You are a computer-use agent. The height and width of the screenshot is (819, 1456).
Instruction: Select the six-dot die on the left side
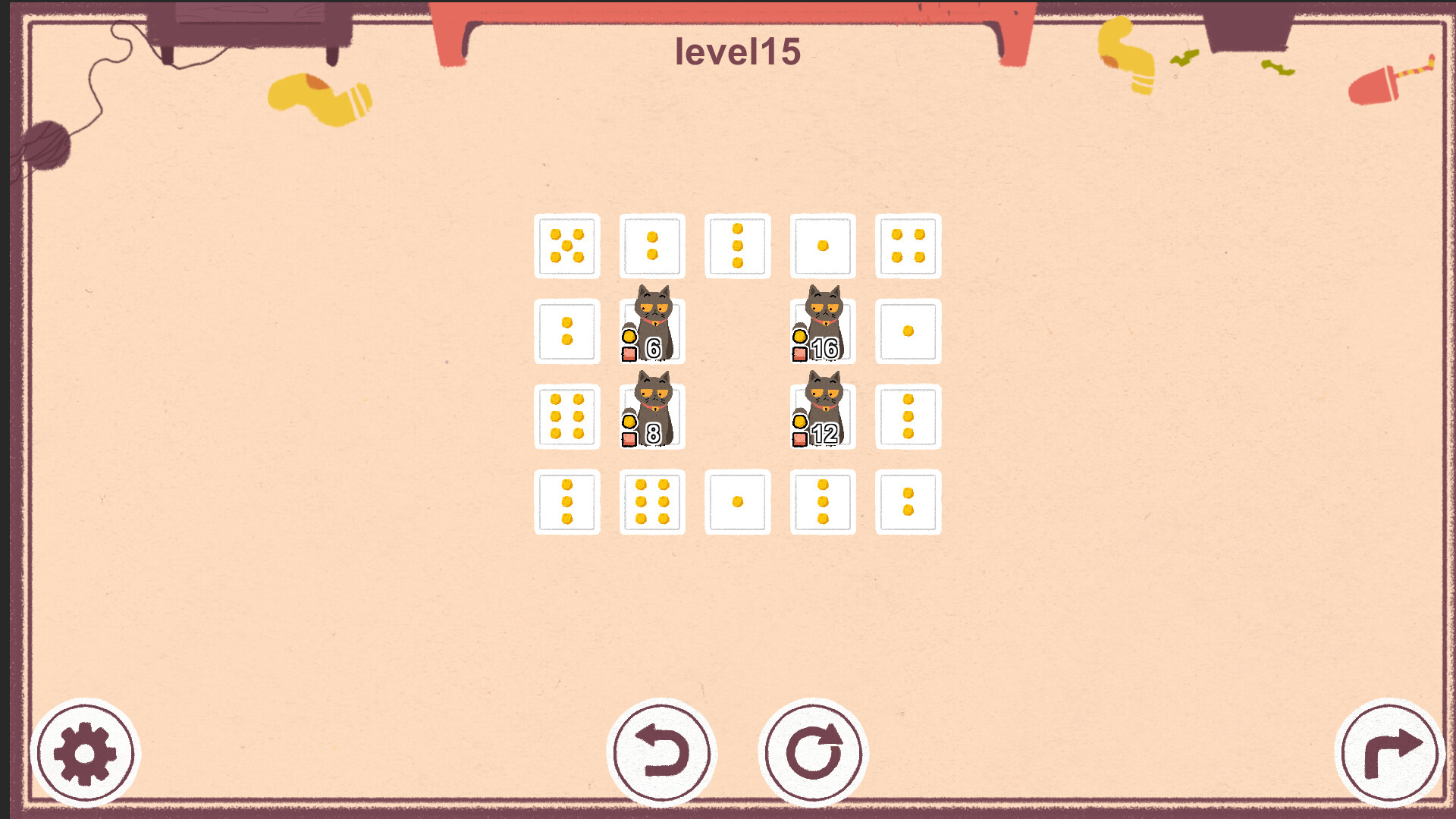pyautogui.click(x=566, y=416)
